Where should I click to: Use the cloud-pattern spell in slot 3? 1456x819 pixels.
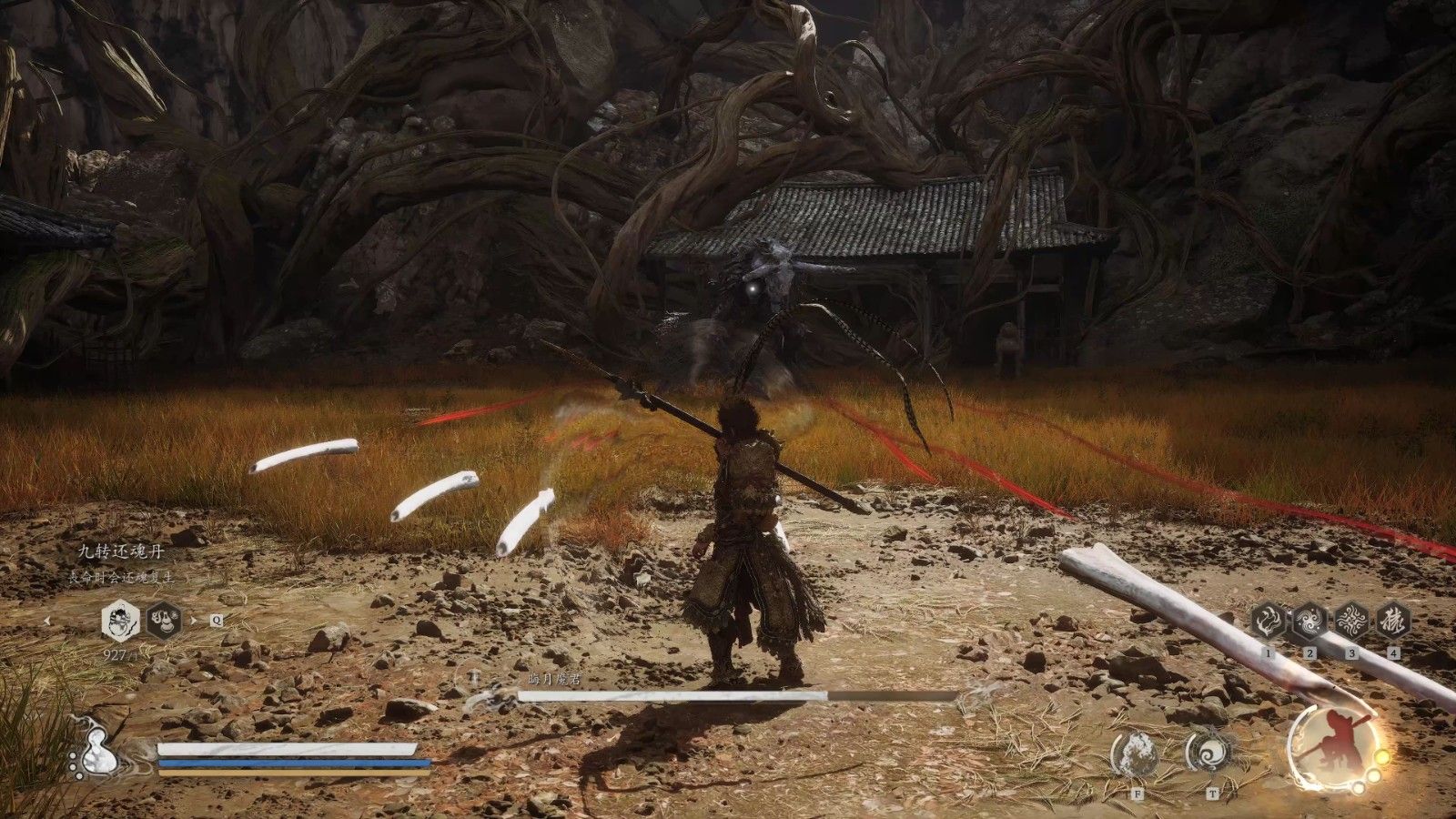pyautogui.click(x=1351, y=622)
